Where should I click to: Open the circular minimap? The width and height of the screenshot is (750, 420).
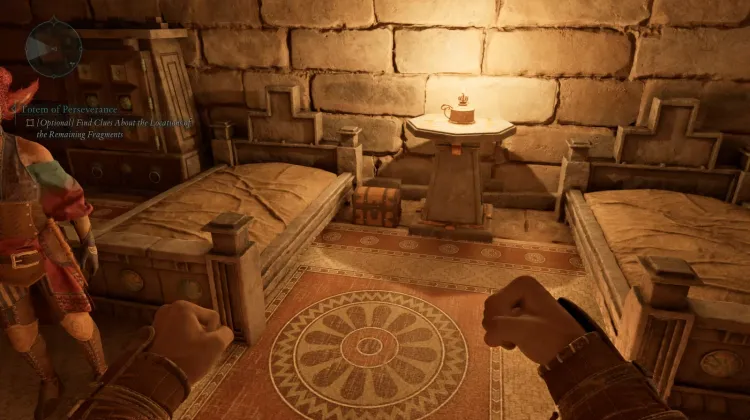coord(53,49)
